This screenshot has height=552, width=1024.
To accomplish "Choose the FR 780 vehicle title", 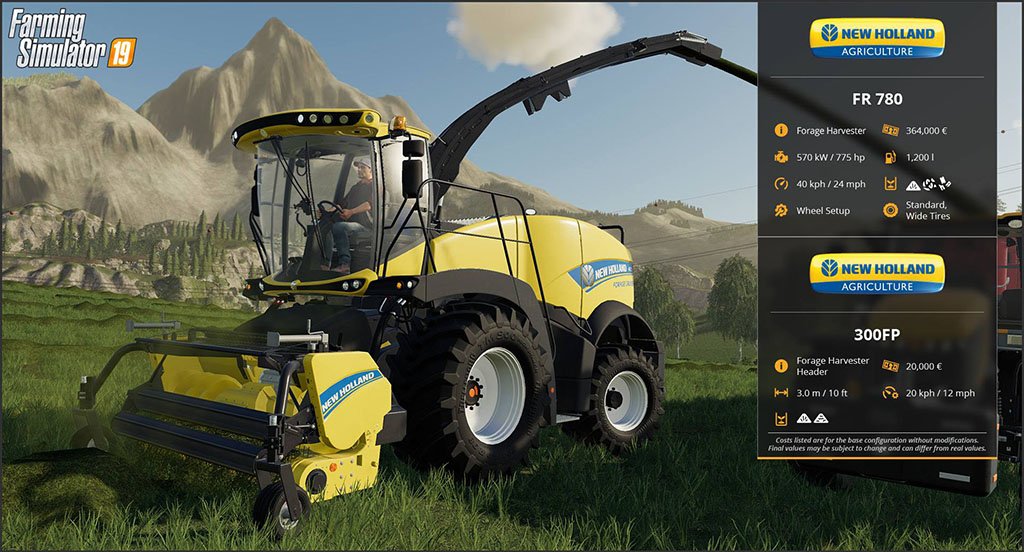I will tap(876, 99).
